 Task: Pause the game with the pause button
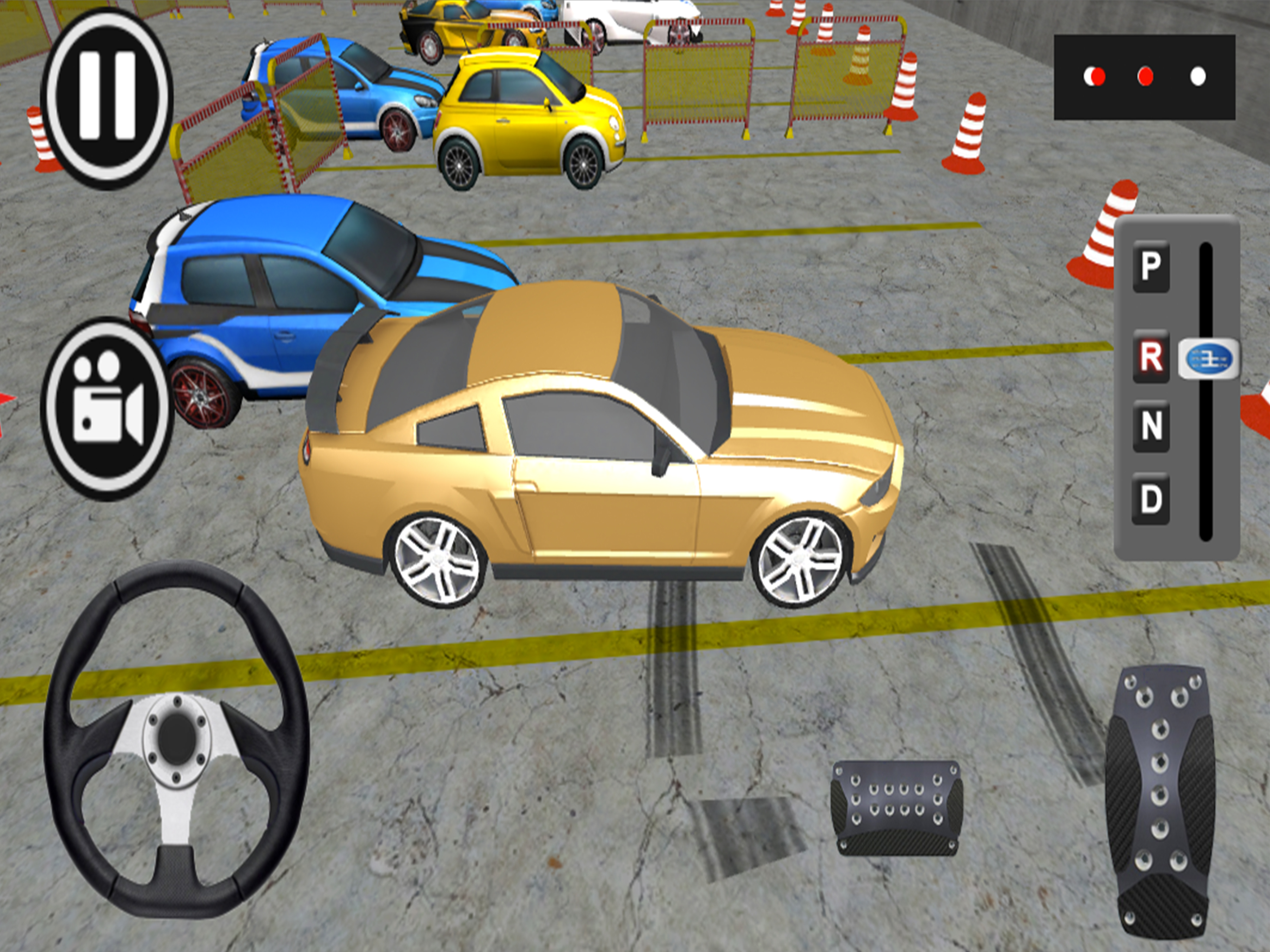click(x=107, y=98)
